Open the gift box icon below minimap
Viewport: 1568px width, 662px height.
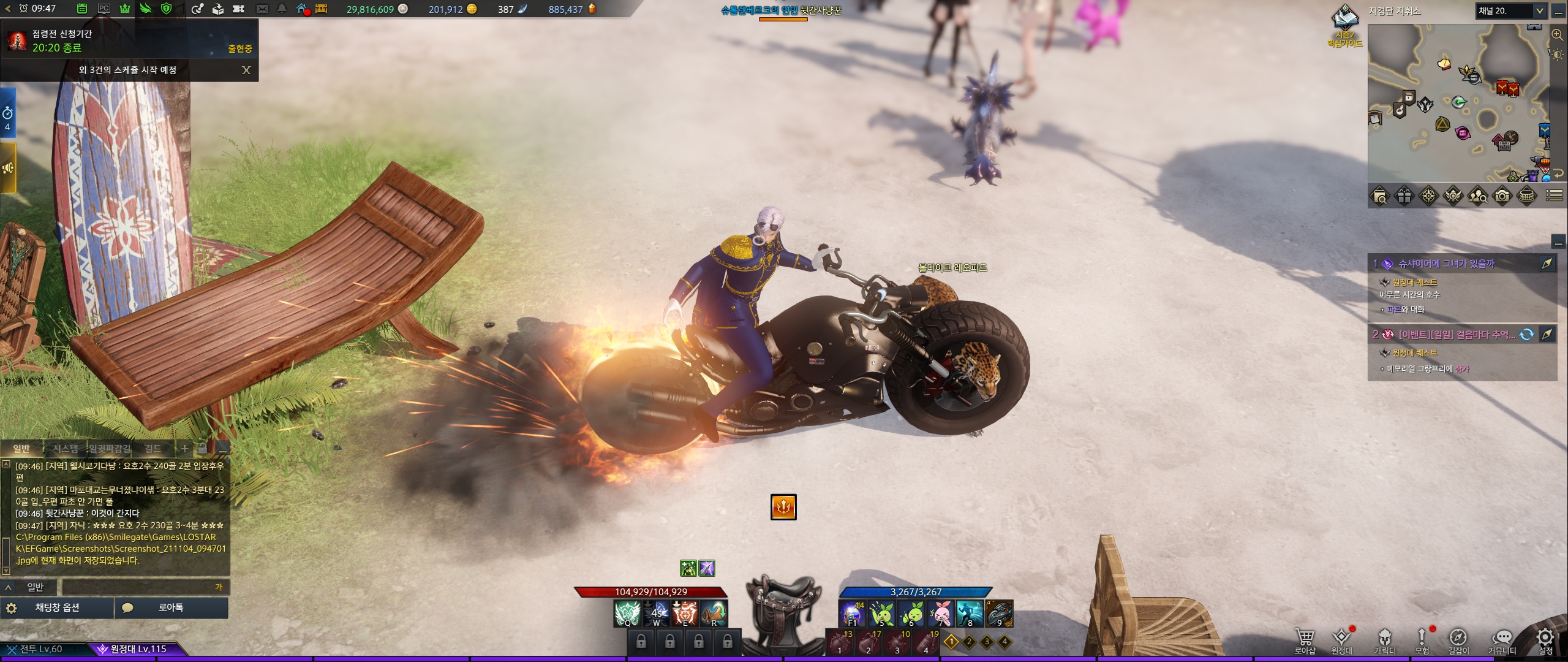point(1404,196)
